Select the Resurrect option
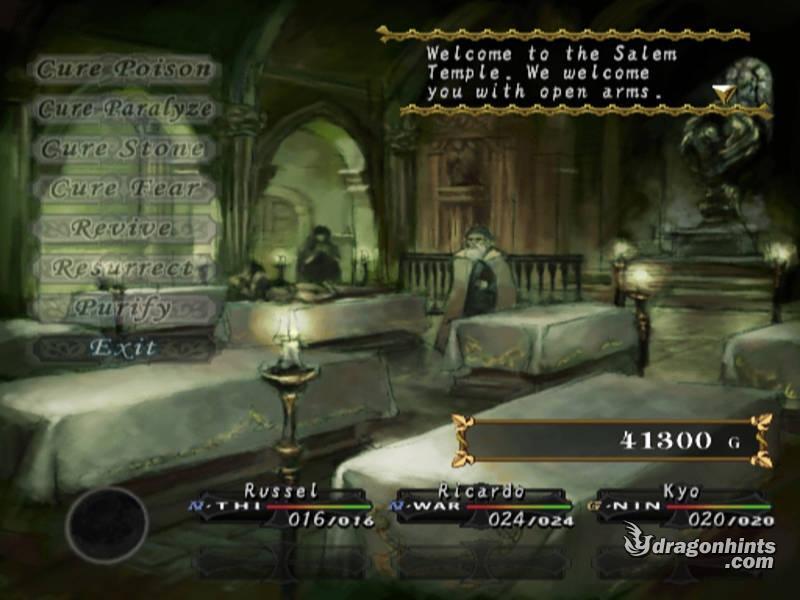This screenshot has height=600, width=800. point(124,268)
